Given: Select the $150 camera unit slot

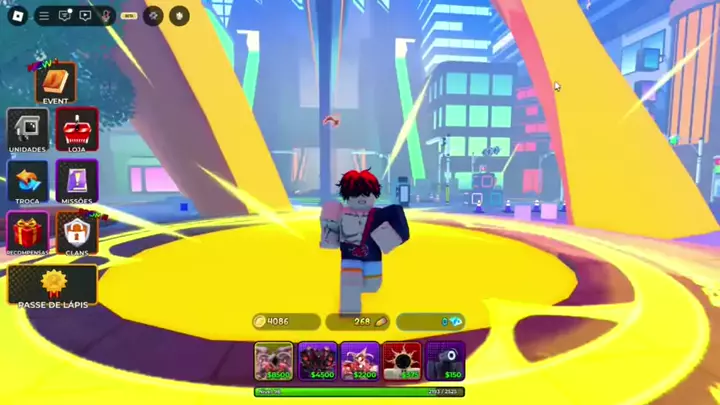Looking at the screenshot, I should pos(445,362).
